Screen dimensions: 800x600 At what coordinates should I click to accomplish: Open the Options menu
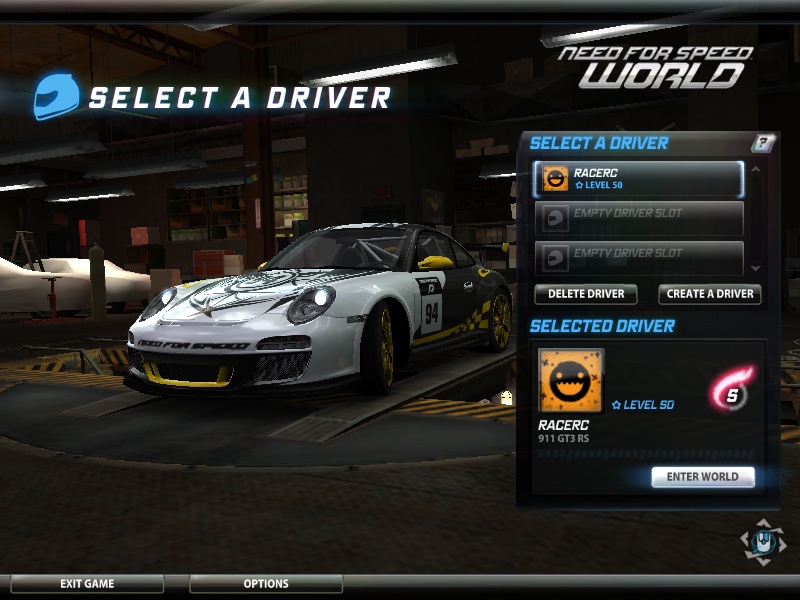pyautogui.click(x=266, y=584)
